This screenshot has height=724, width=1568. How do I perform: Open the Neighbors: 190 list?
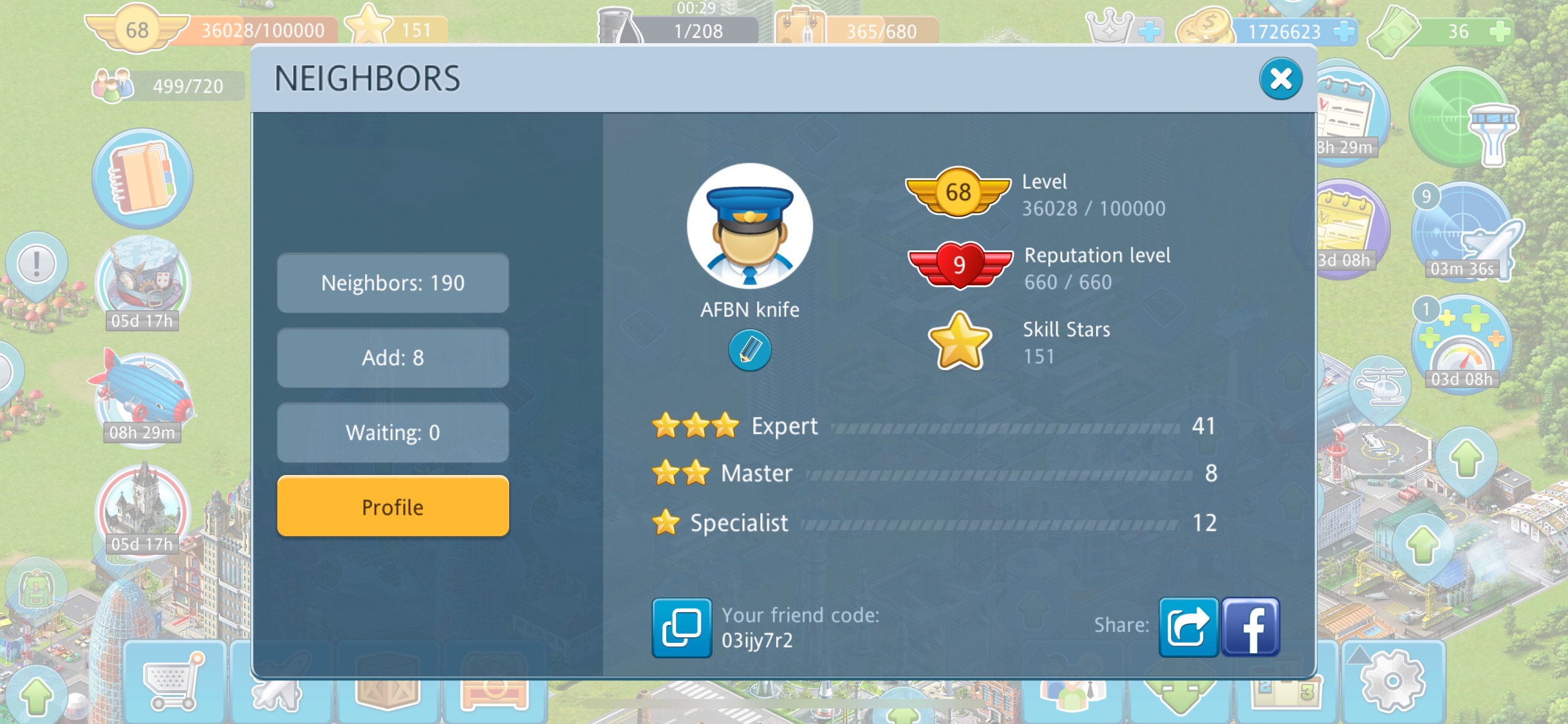coord(393,283)
